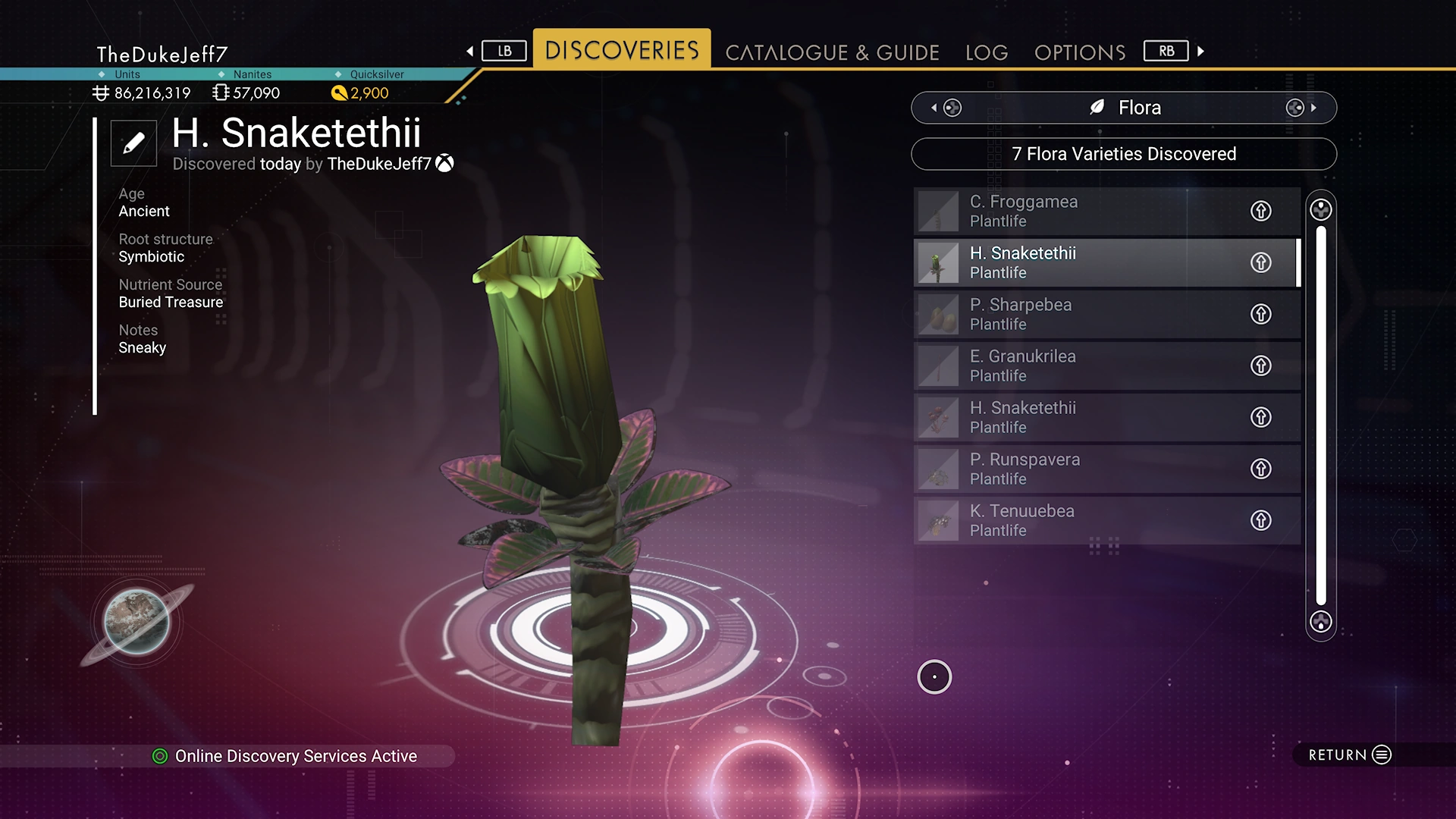Upload the P. Sharpebea discovery
The height and width of the screenshot is (819, 1456).
[1260, 314]
